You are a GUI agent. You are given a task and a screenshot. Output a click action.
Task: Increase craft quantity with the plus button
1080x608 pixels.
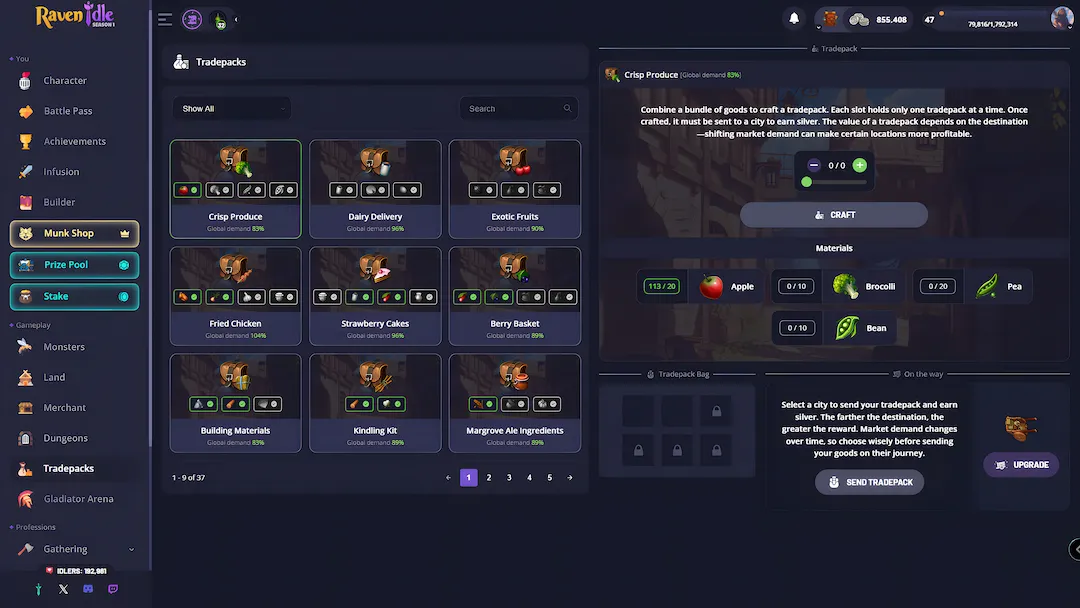(860, 165)
